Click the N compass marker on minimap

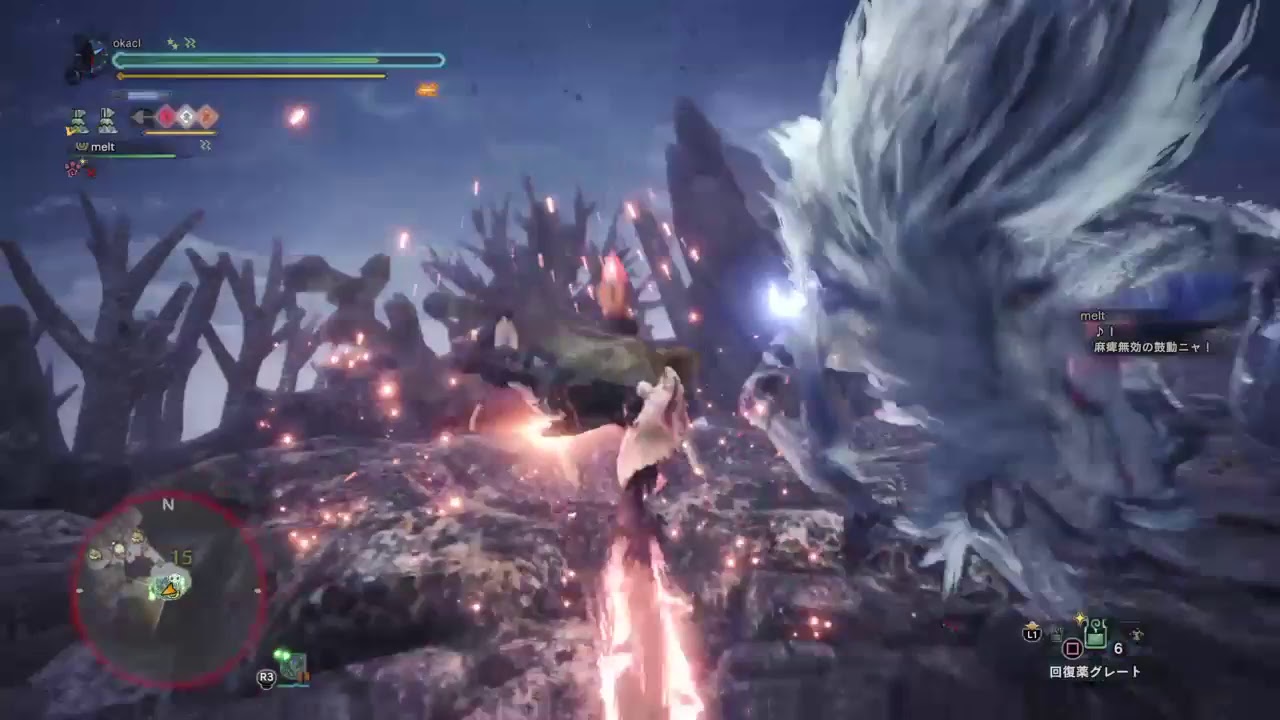click(x=168, y=505)
